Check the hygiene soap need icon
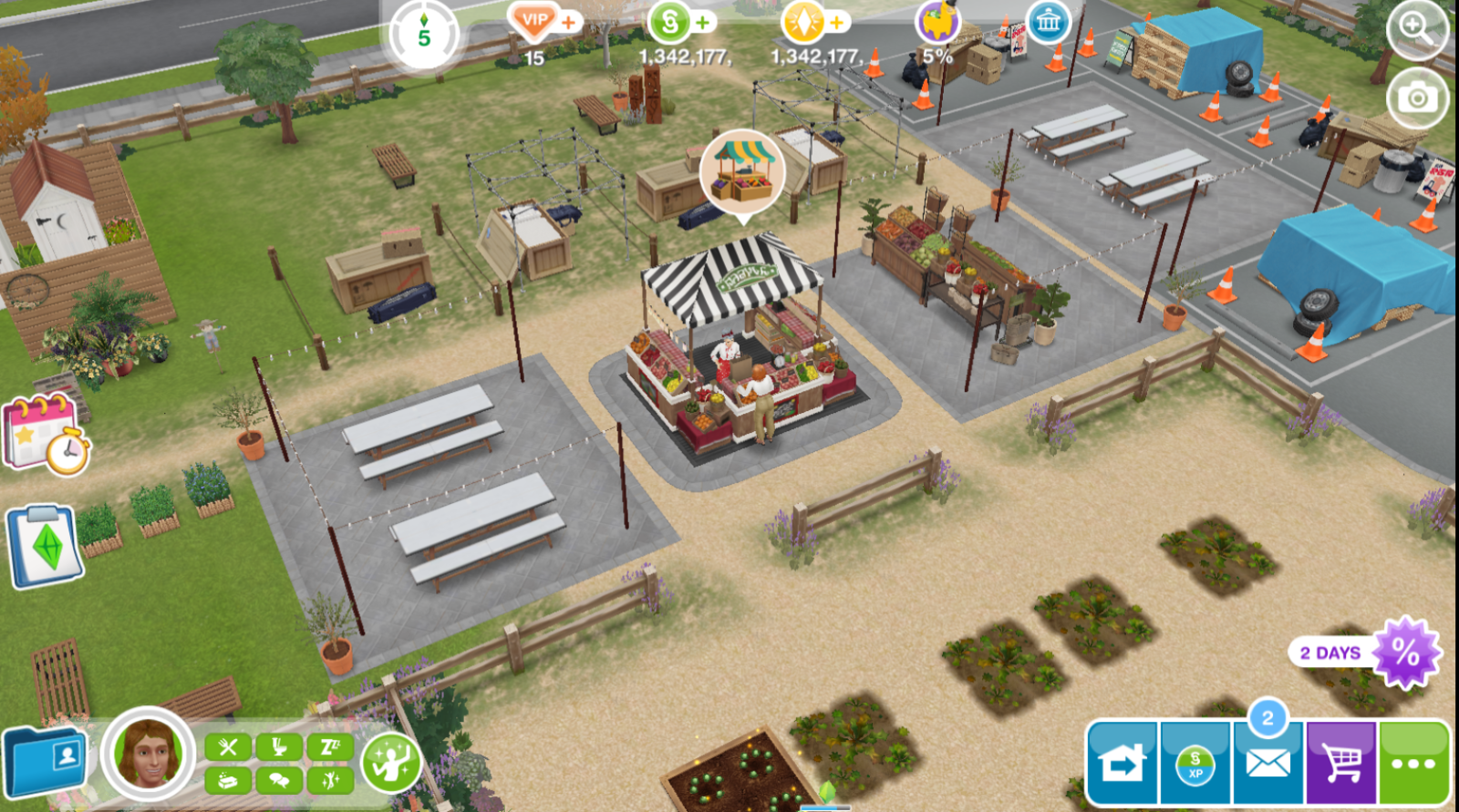Image resolution: width=1459 pixels, height=812 pixels. click(228, 780)
